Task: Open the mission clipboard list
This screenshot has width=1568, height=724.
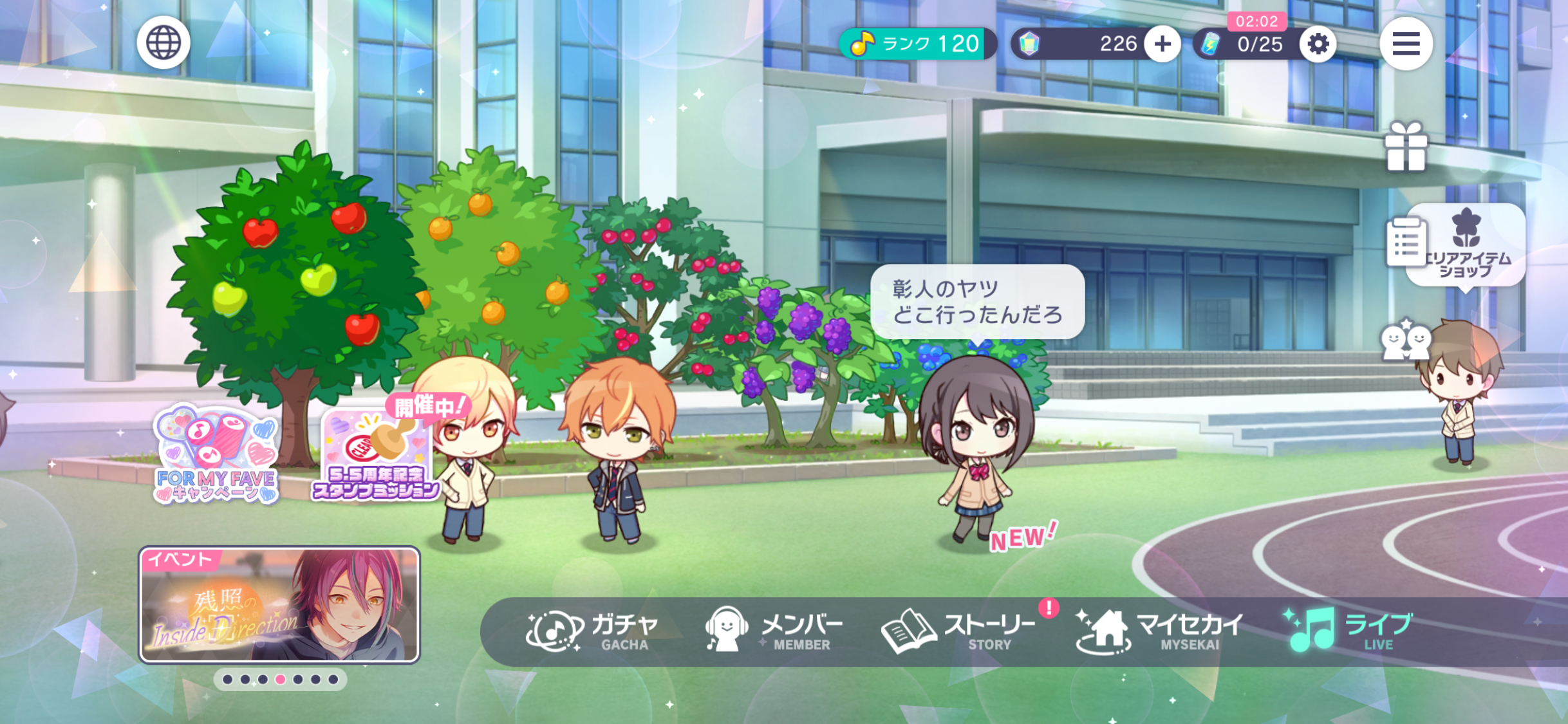Action: [x=1405, y=242]
